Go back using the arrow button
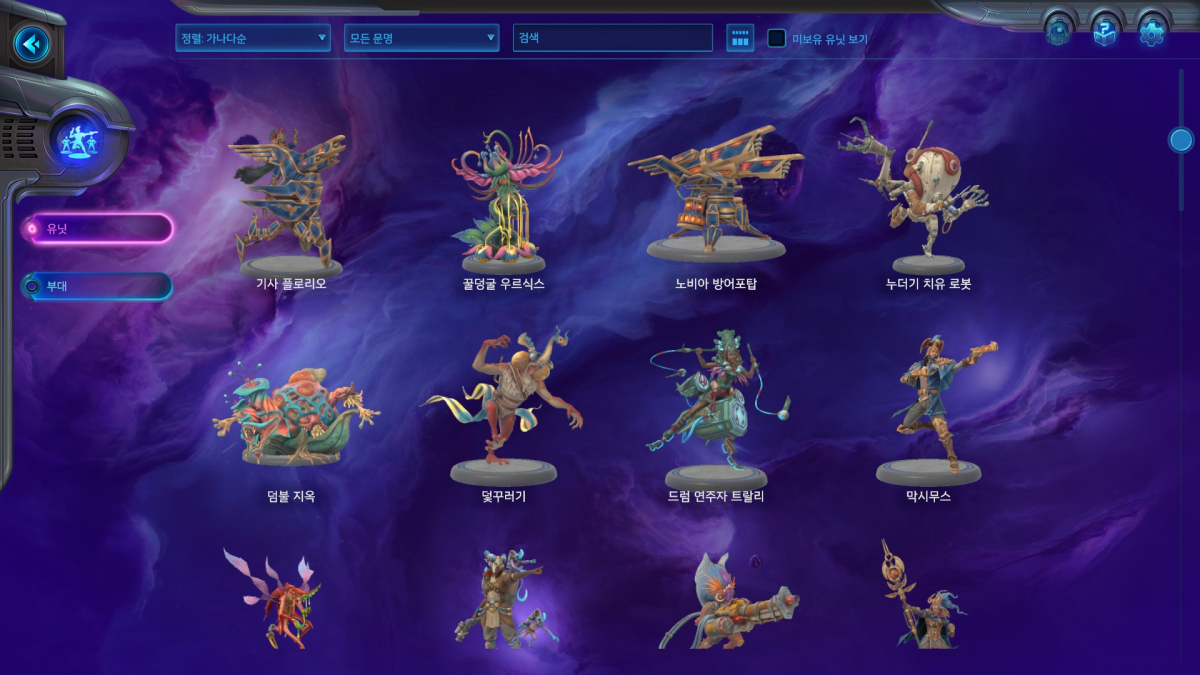The height and width of the screenshot is (675, 1200). [x=32, y=44]
